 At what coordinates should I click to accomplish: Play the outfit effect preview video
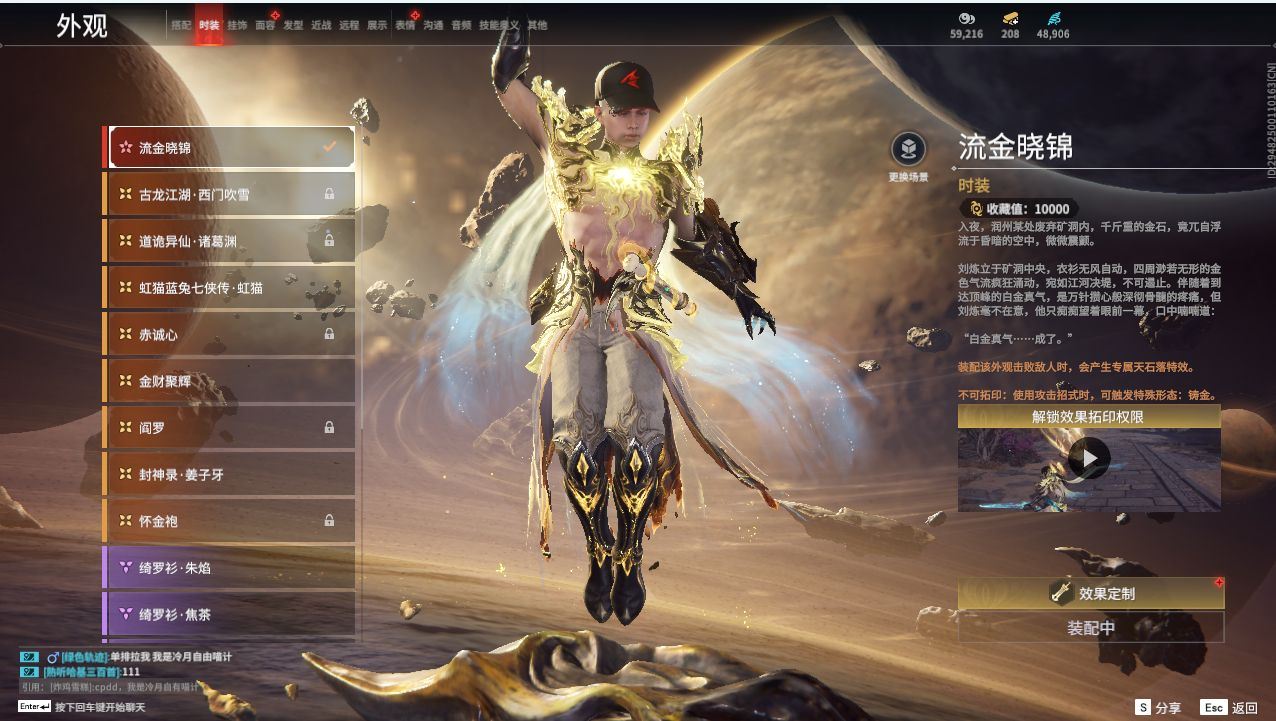pos(1089,459)
